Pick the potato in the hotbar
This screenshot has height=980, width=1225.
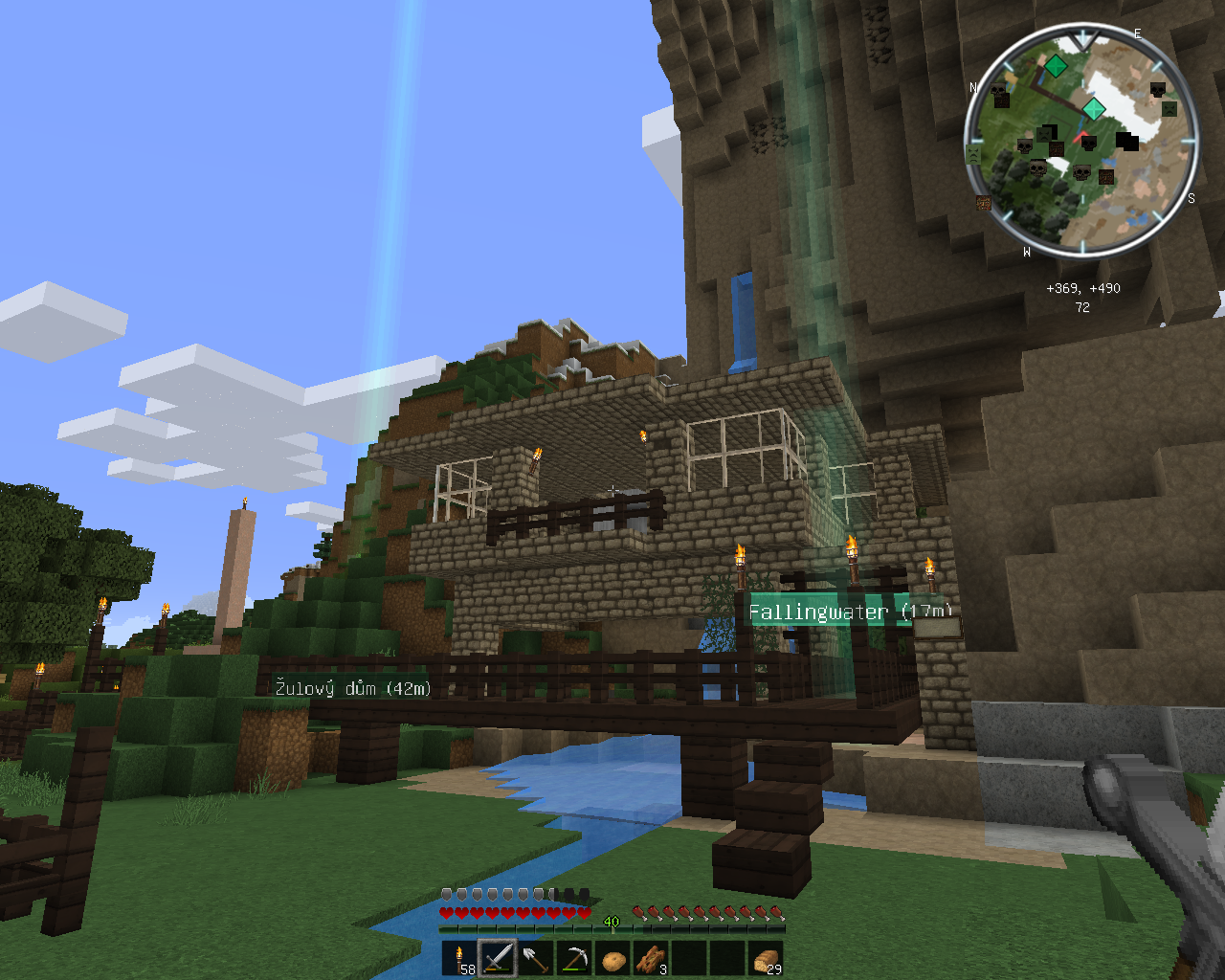612,958
